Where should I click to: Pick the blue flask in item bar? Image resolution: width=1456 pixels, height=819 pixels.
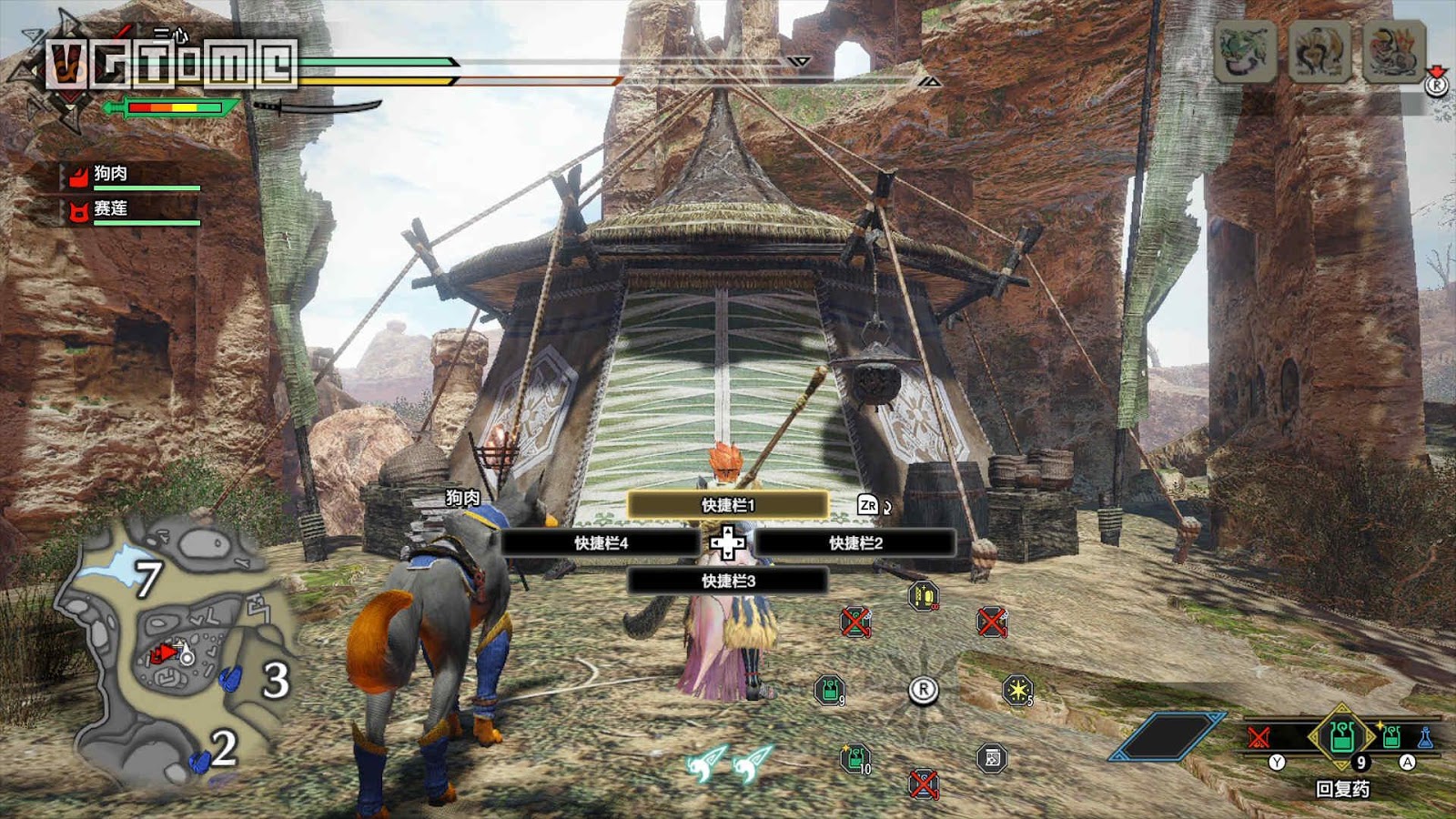click(x=1425, y=737)
